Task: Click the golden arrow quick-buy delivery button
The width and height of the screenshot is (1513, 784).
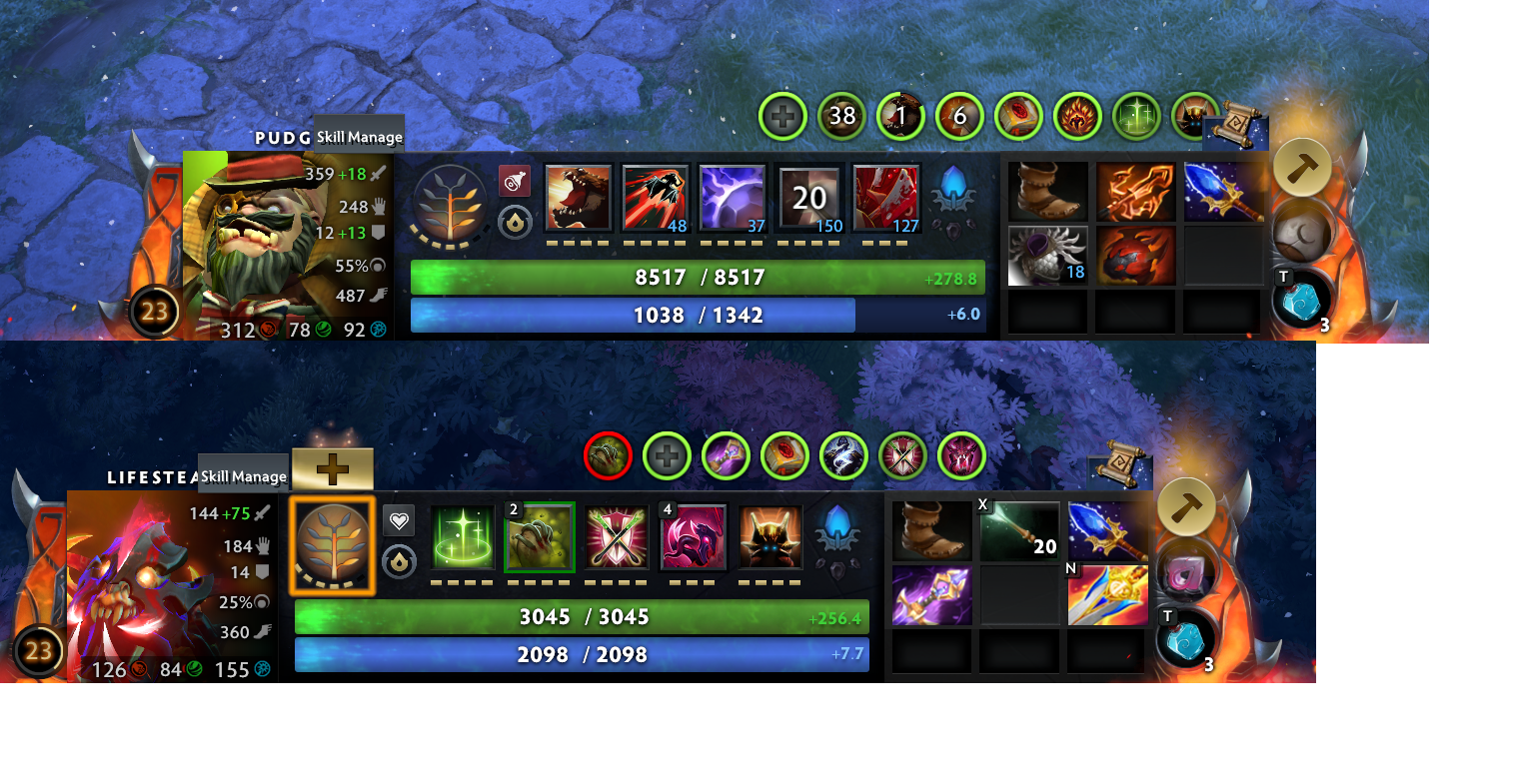Action: (1301, 166)
